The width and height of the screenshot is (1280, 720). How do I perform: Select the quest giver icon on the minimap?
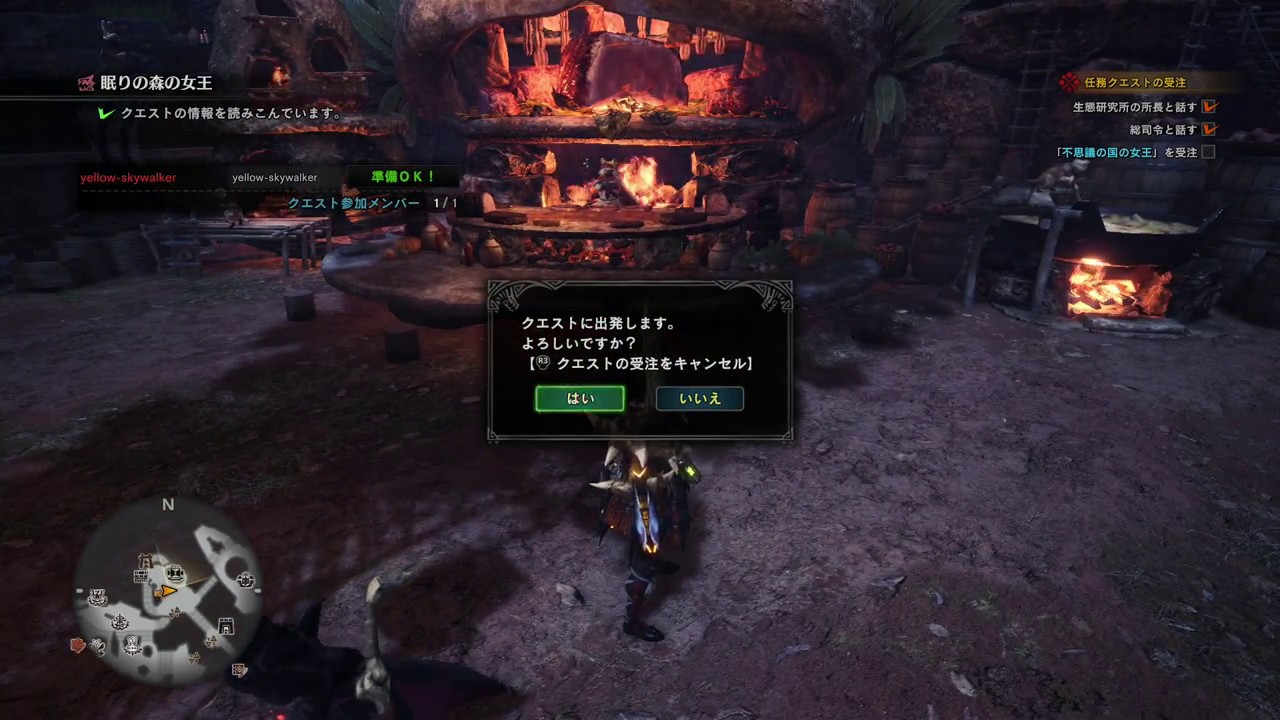[175, 572]
